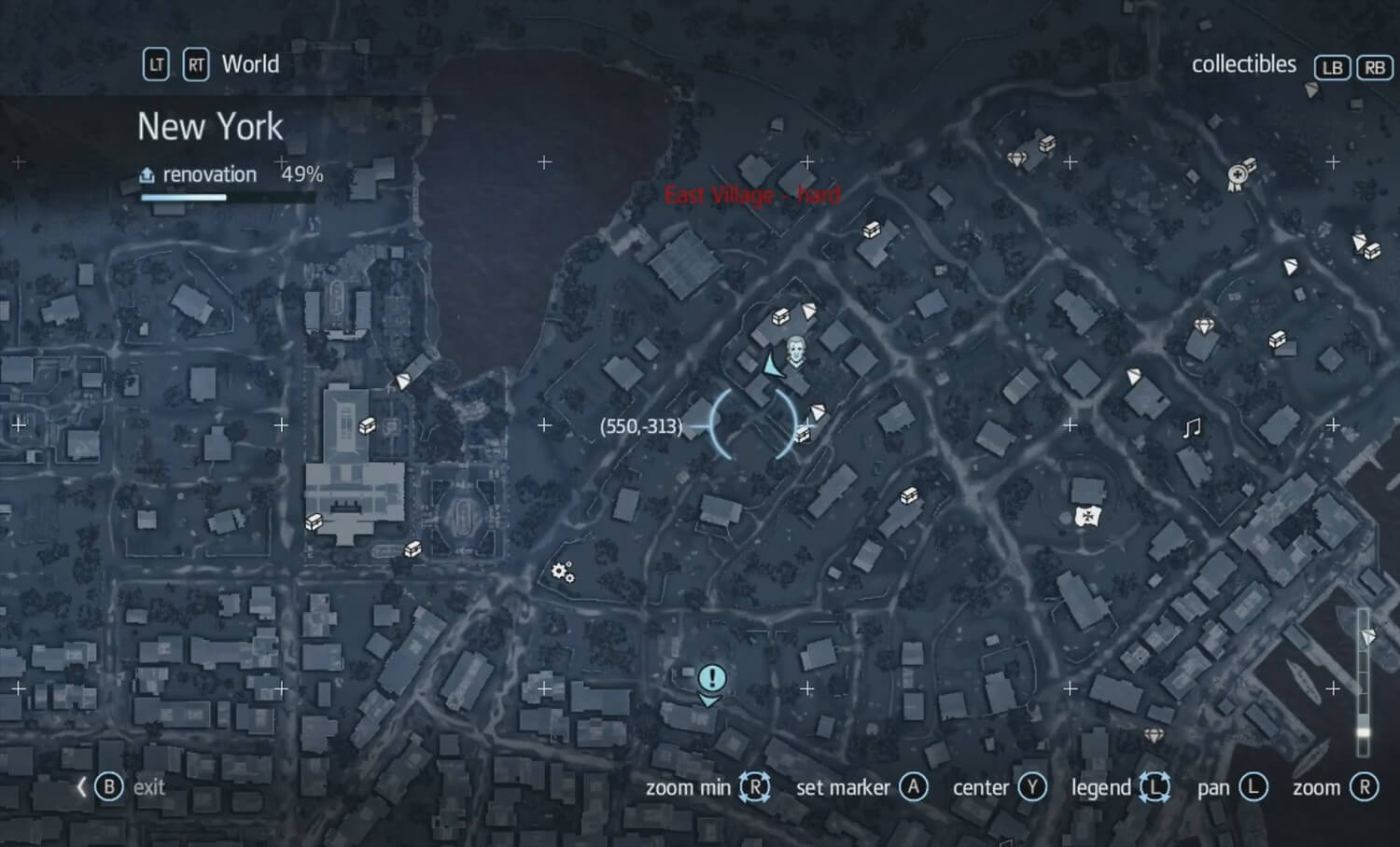The width and height of the screenshot is (1400, 847).
Task: Toggle collectibles filter with the LB button
Action: click(x=1332, y=66)
